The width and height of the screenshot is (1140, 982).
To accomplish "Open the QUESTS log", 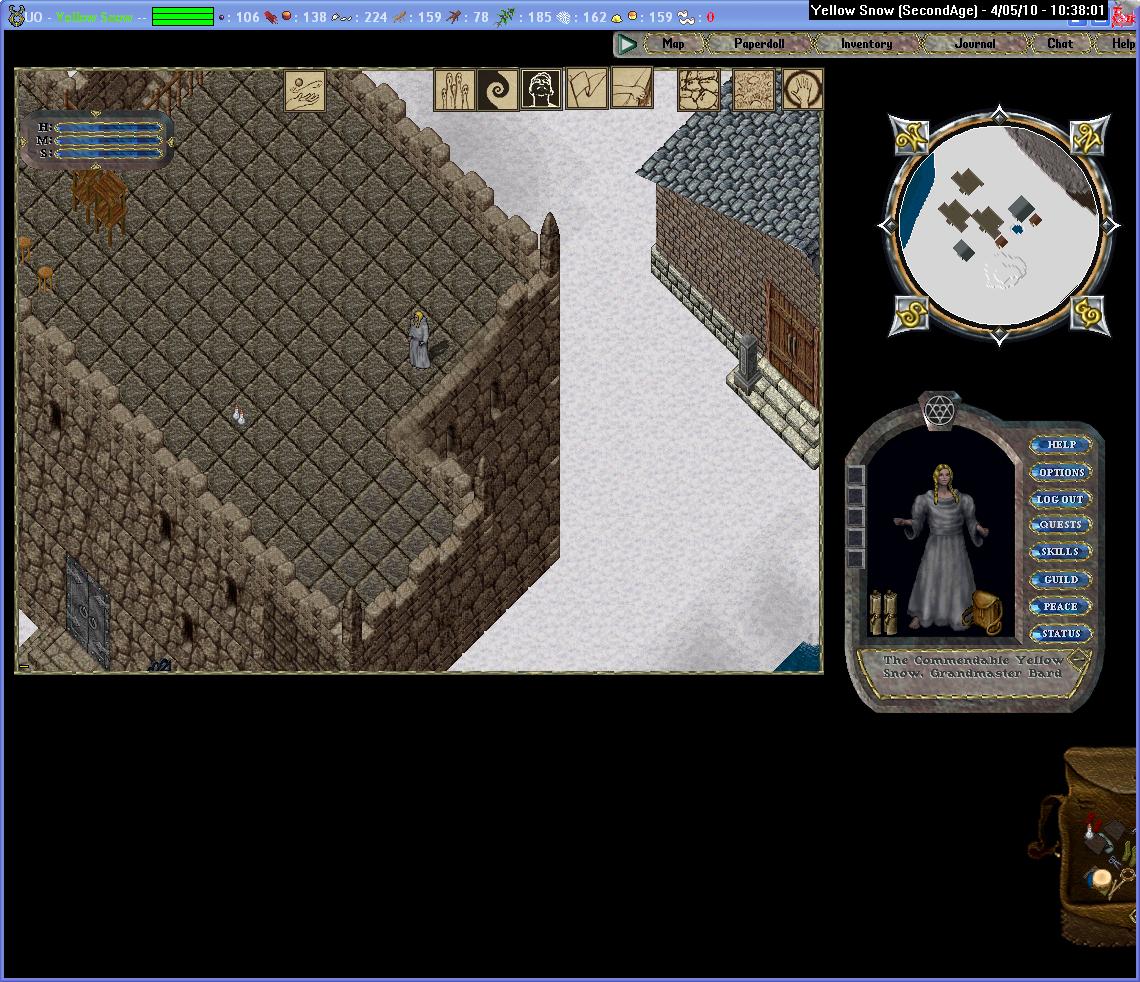I will (x=1061, y=525).
